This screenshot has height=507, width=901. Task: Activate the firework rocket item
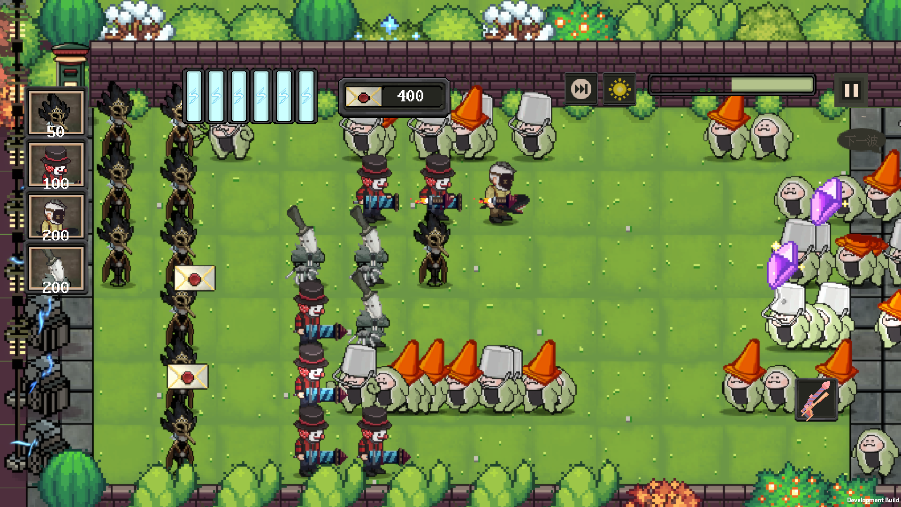(x=816, y=399)
